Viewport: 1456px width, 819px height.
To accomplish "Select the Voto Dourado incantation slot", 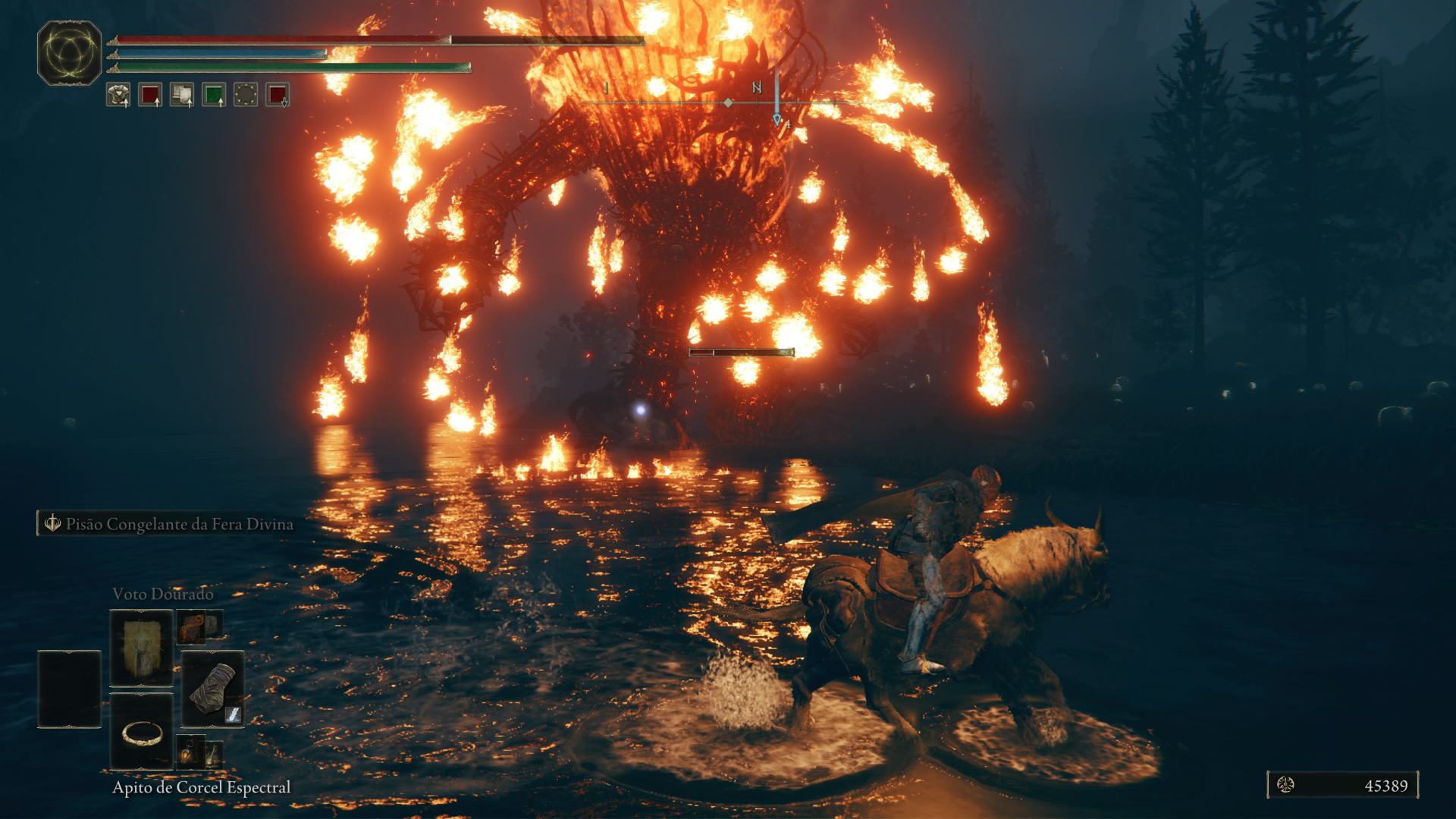I will [x=141, y=647].
